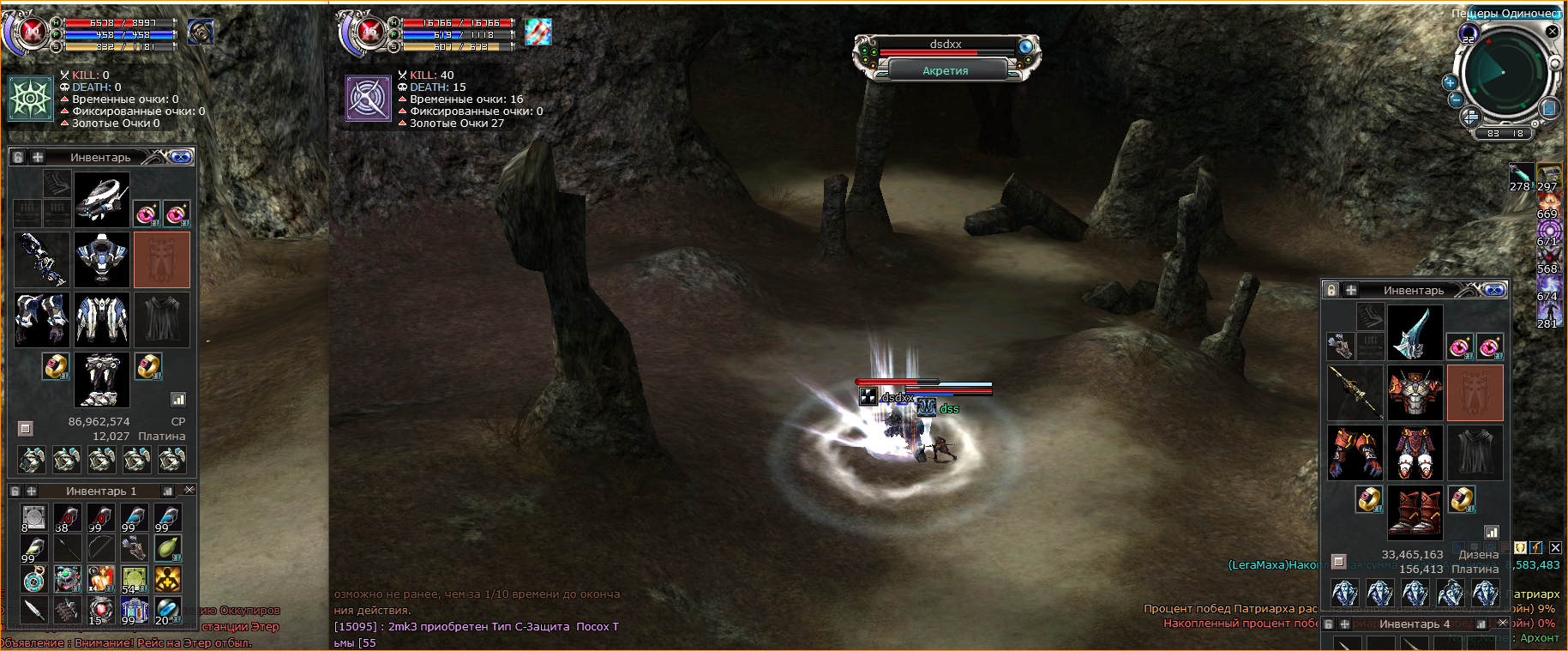
Task: Select the teal horned helmet slot
Action: point(1415,333)
